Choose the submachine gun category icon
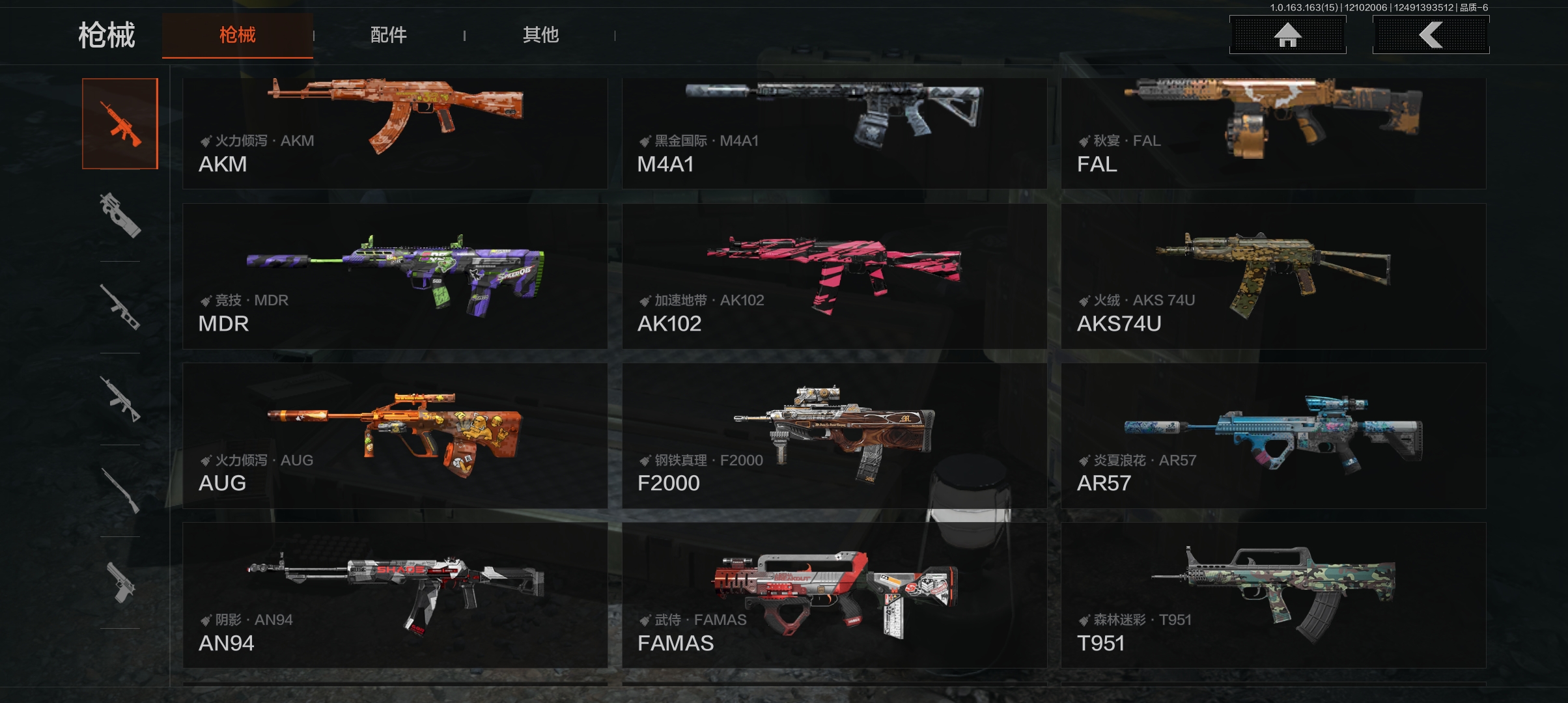This screenshot has width=1568, height=703. (x=120, y=215)
